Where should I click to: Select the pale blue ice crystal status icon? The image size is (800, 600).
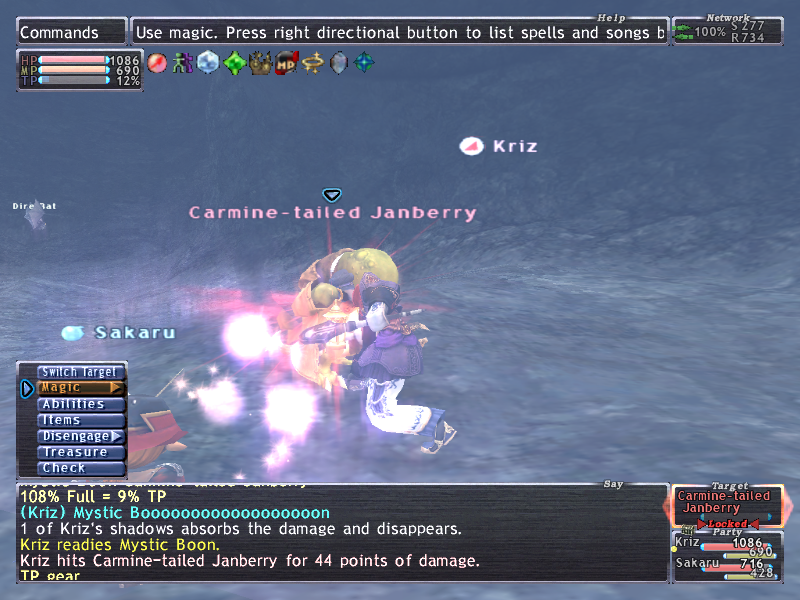[x=208, y=63]
